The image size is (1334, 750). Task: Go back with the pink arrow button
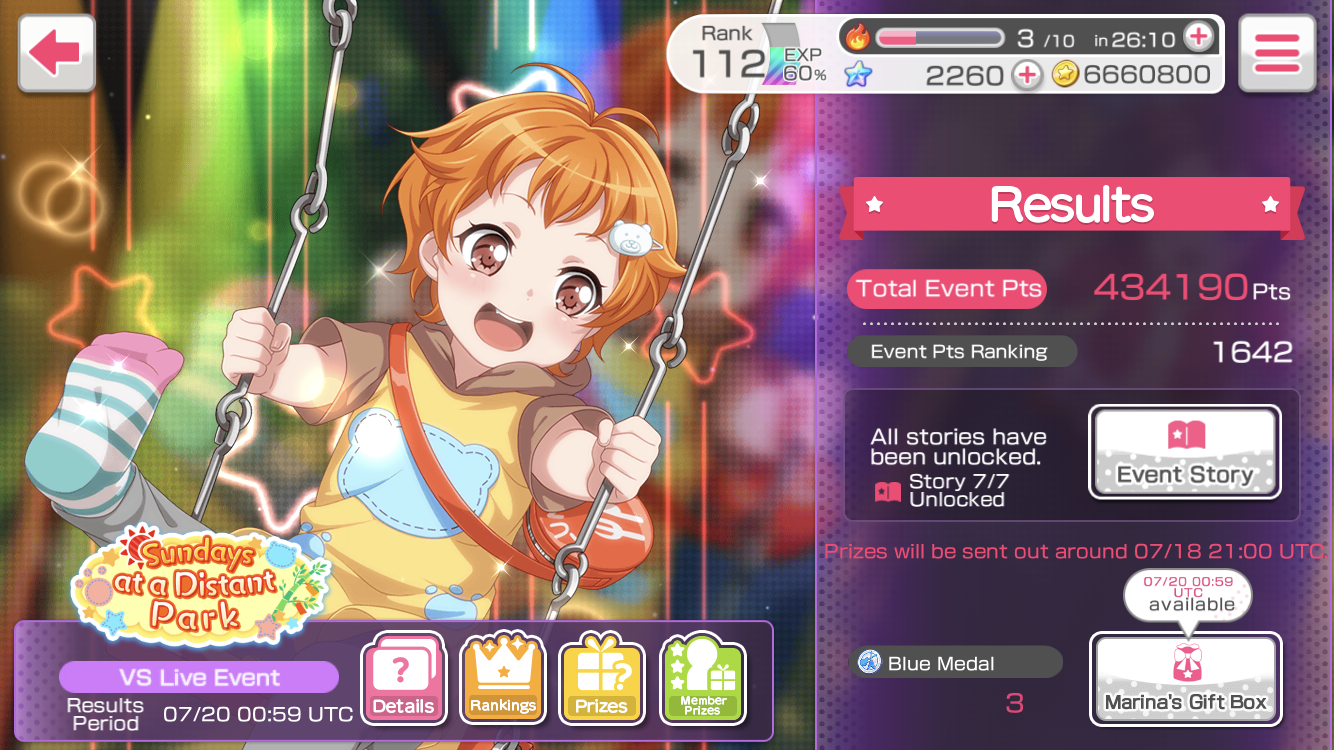pyautogui.click(x=56, y=54)
